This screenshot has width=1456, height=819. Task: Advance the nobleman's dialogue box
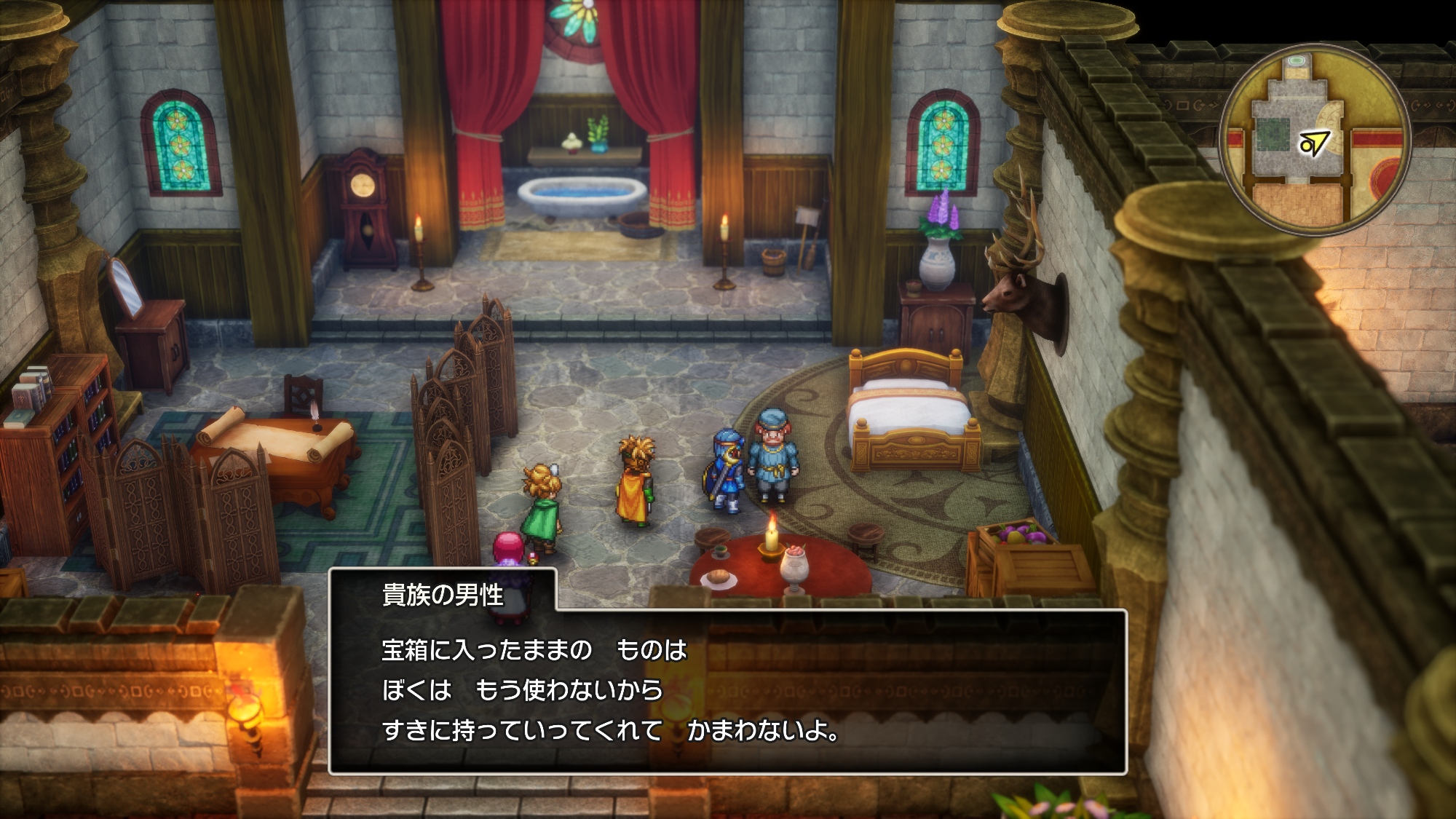coord(728,691)
